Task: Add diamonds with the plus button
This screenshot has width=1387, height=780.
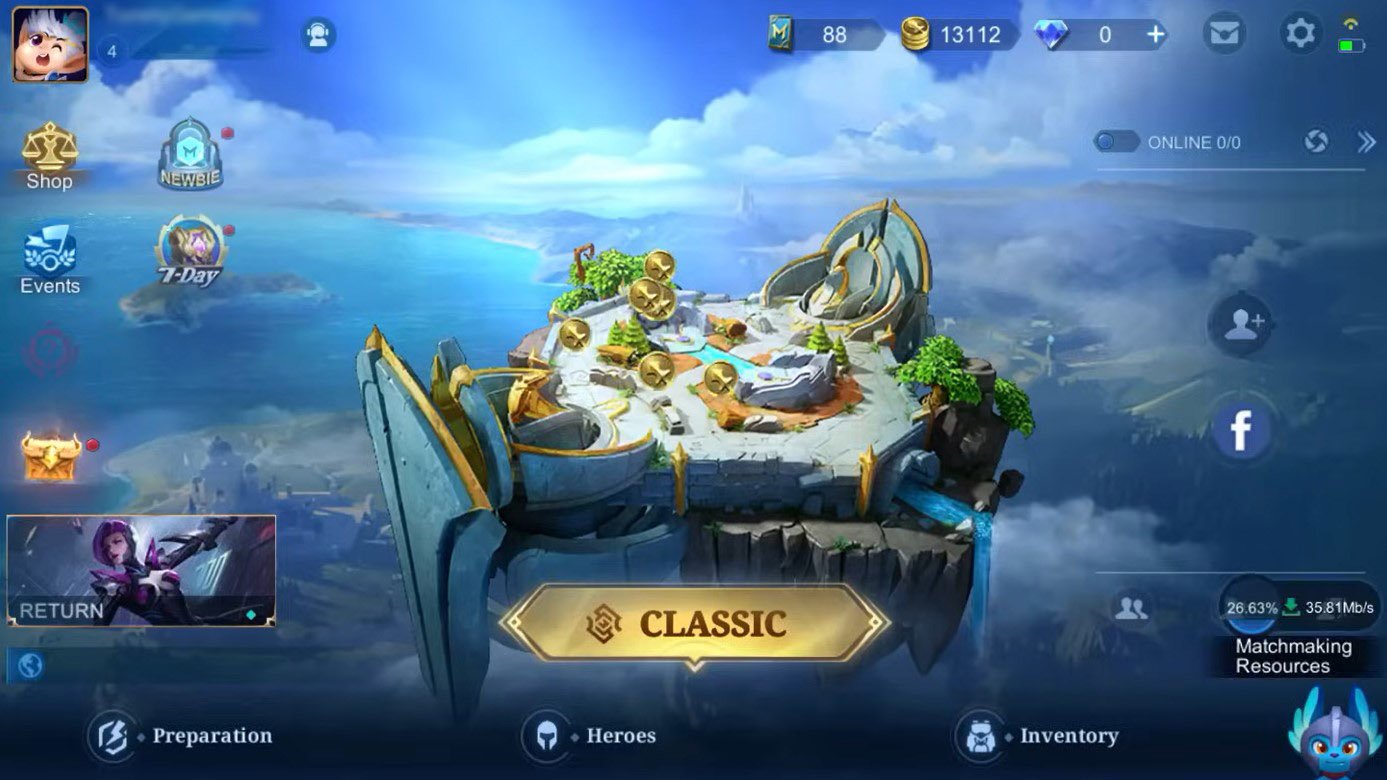Action: pyautogui.click(x=1156, y=35)
